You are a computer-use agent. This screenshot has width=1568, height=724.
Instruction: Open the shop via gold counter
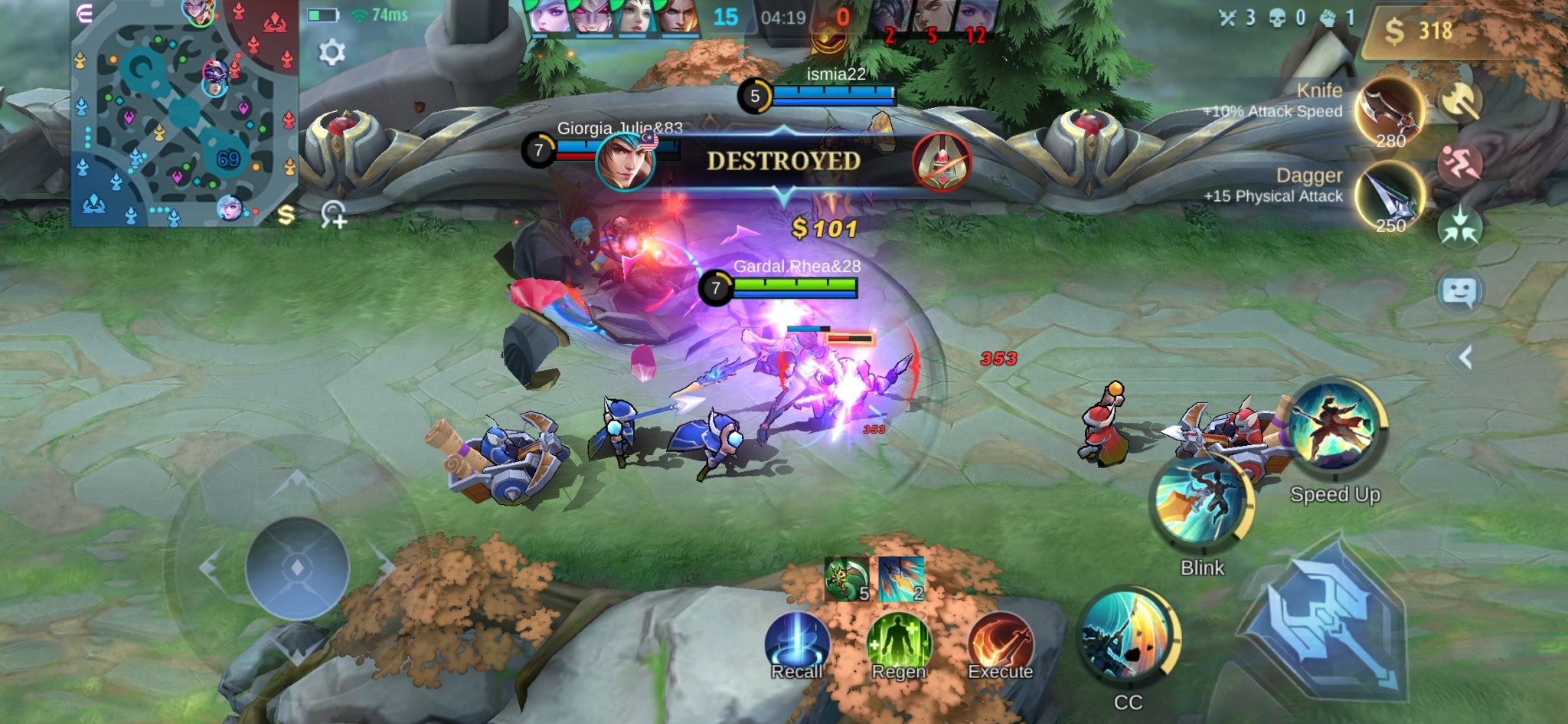[1418, 31]
